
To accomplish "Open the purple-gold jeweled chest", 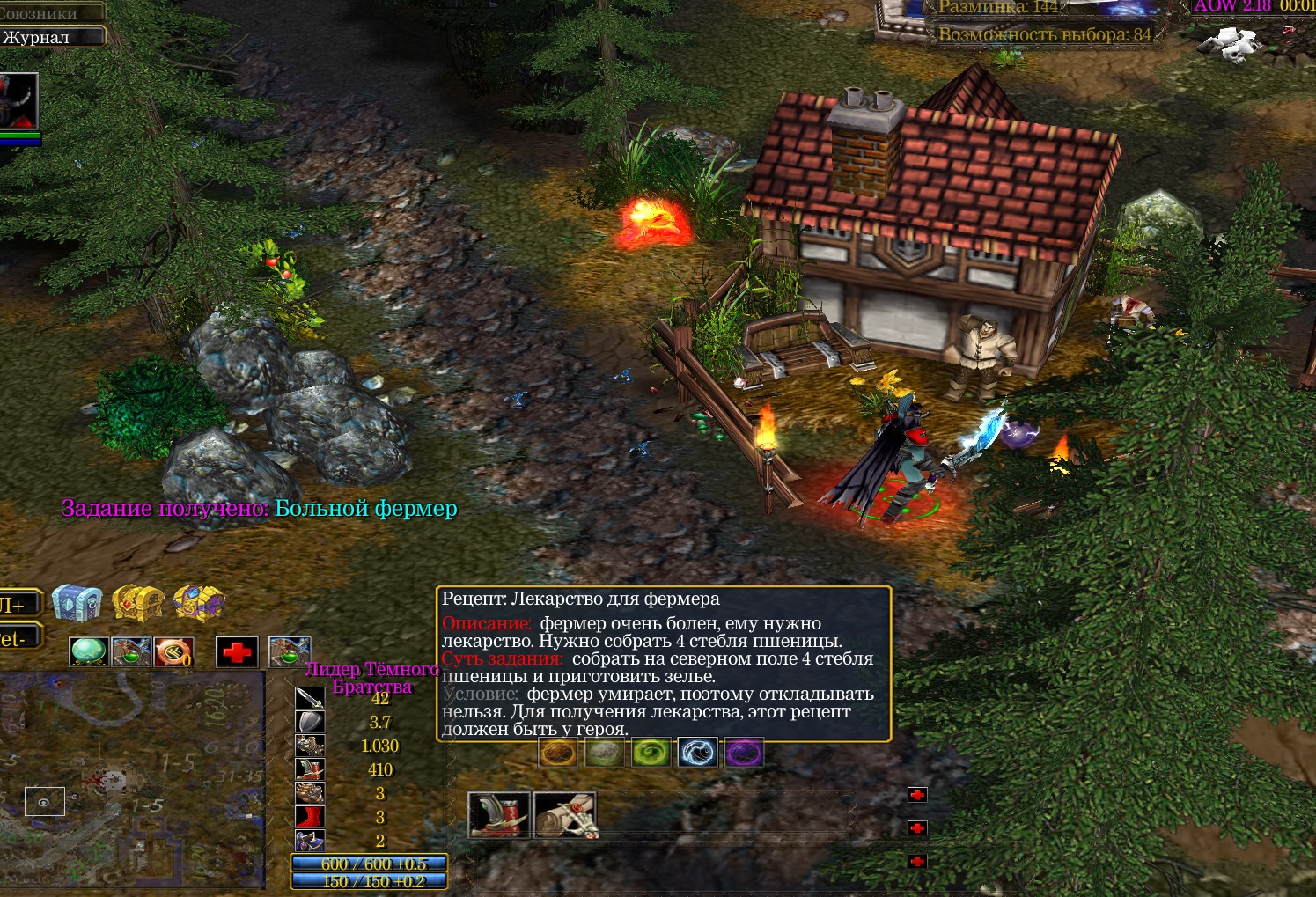I will coord(198,604).
